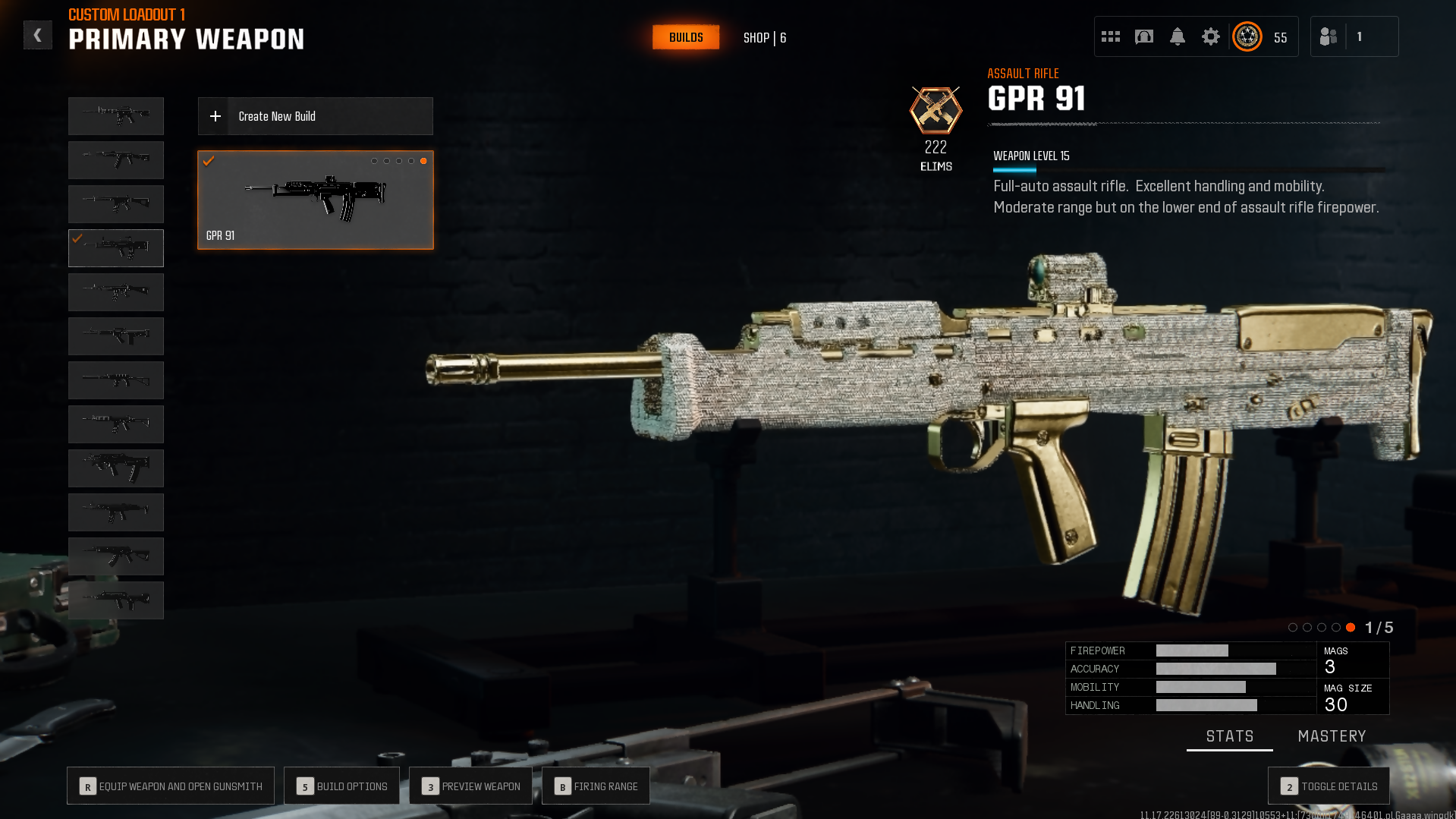Select the GPR 91 build card
Screen dimensions: 1456x819
pyautogui.click(x=316, y=200)
